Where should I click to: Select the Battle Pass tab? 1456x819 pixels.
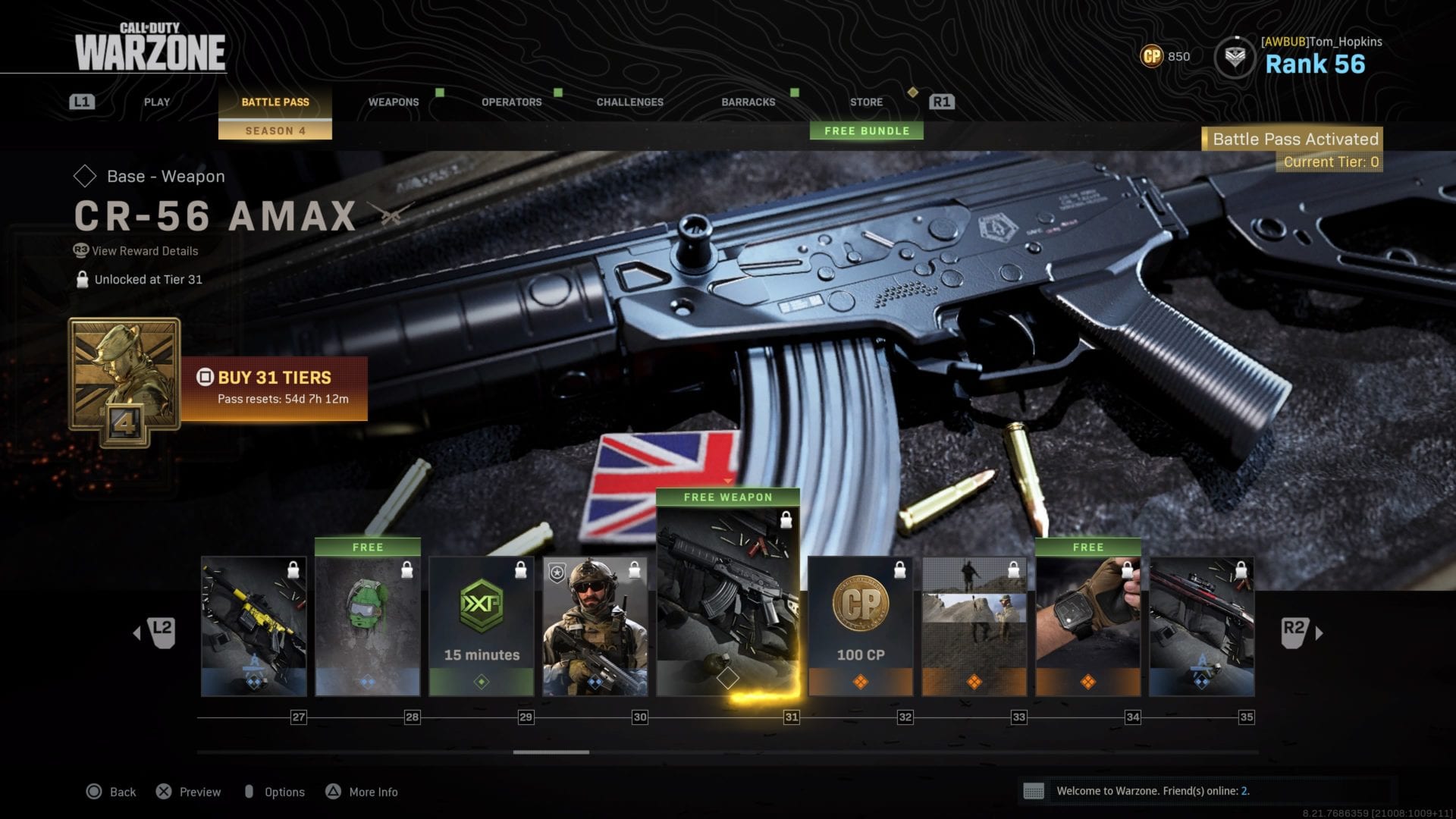click(x=275, y=102)
